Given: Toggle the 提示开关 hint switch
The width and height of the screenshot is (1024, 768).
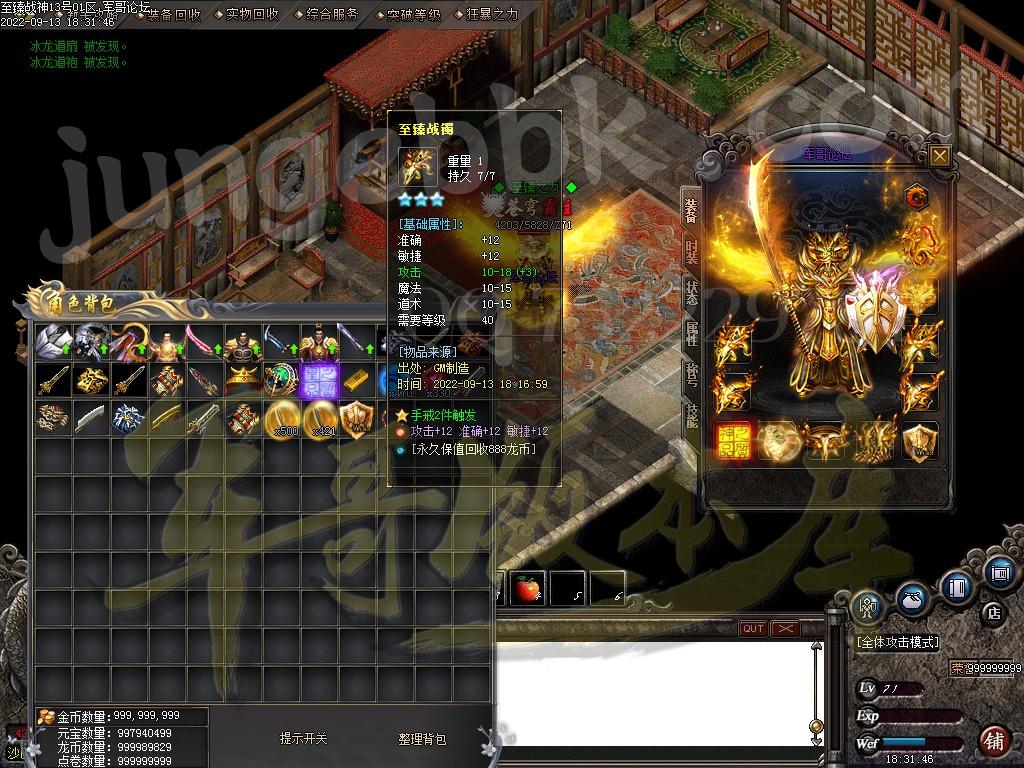Looking at the screenshot, I should (303, 739).
